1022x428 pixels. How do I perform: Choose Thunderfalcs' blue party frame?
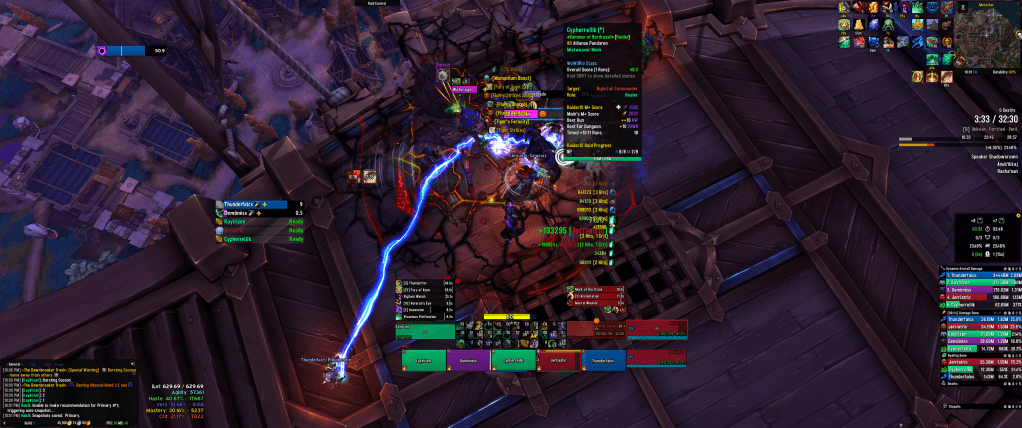click(x=603, y=360)
